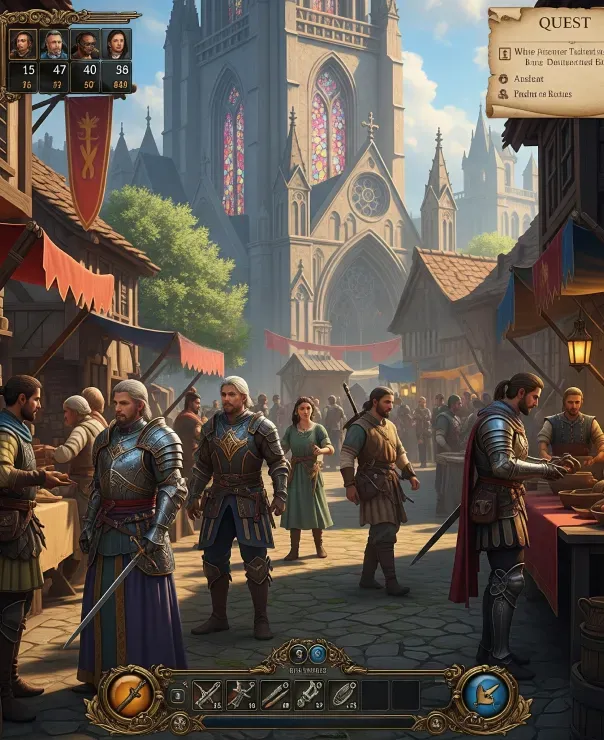The image size is (604, 740).
Task: Pick the long-haired fourth party portrait
Action: tap(116, 44)
